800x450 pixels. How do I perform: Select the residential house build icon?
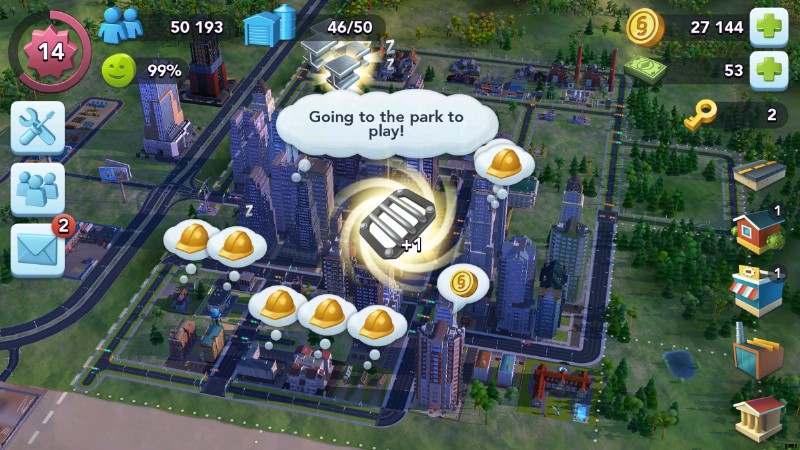tap(758, 232)
